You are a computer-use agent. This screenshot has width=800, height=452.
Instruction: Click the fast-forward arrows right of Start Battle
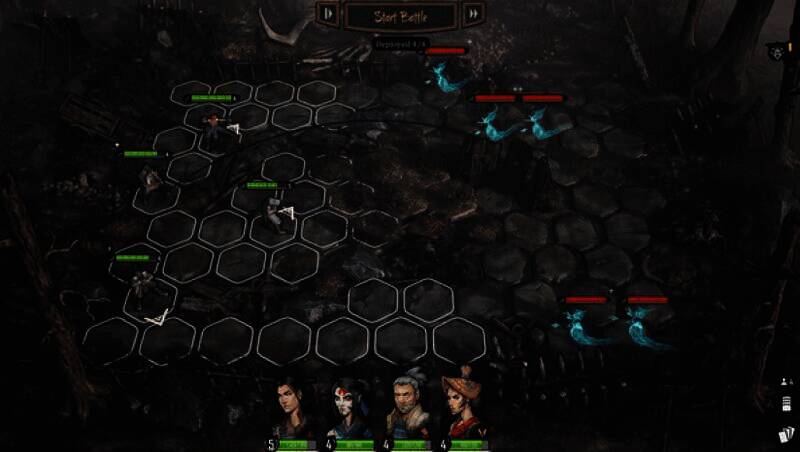coord(474,14)
